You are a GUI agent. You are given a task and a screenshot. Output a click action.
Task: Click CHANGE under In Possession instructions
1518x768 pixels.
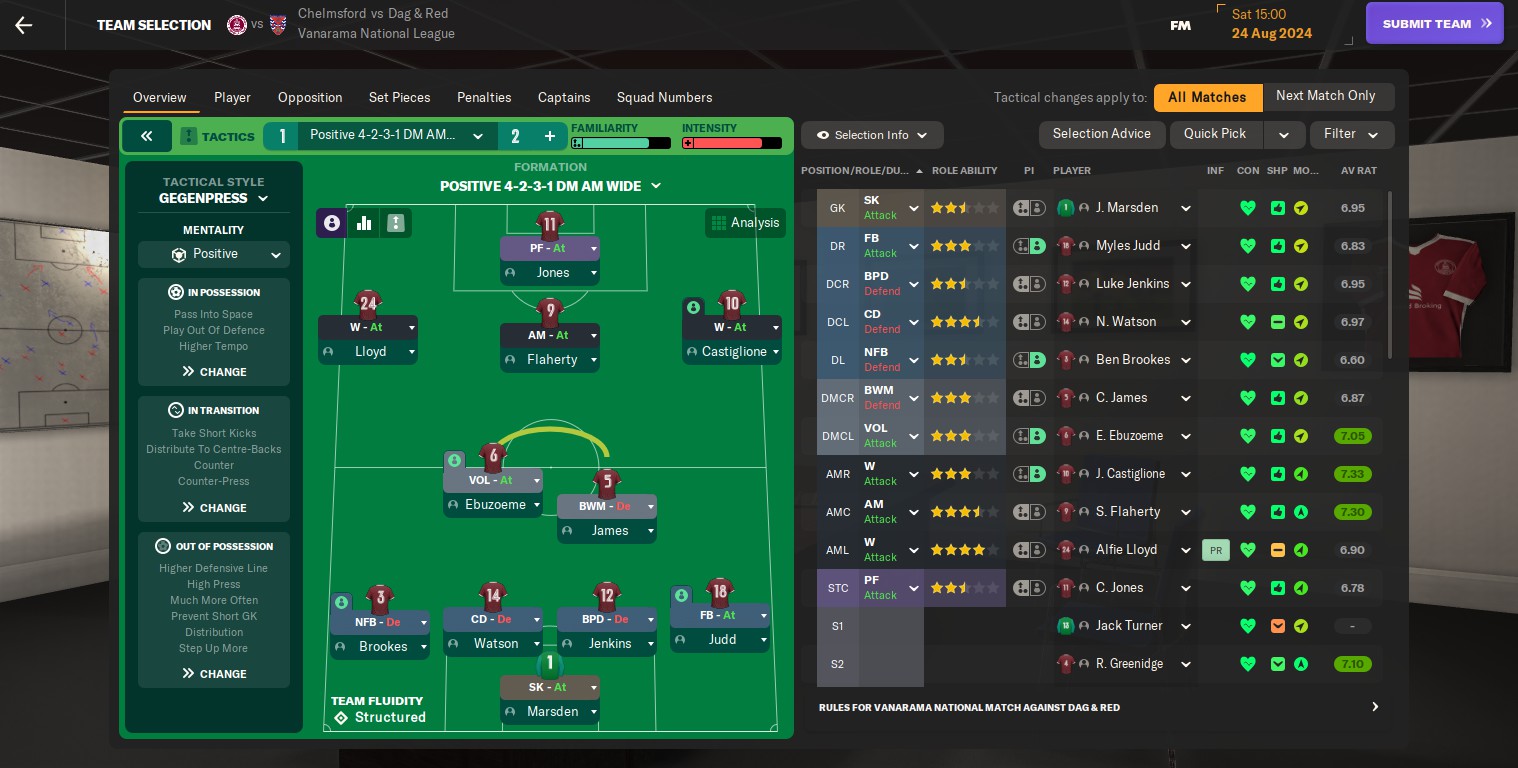click(x=213, y=372)
